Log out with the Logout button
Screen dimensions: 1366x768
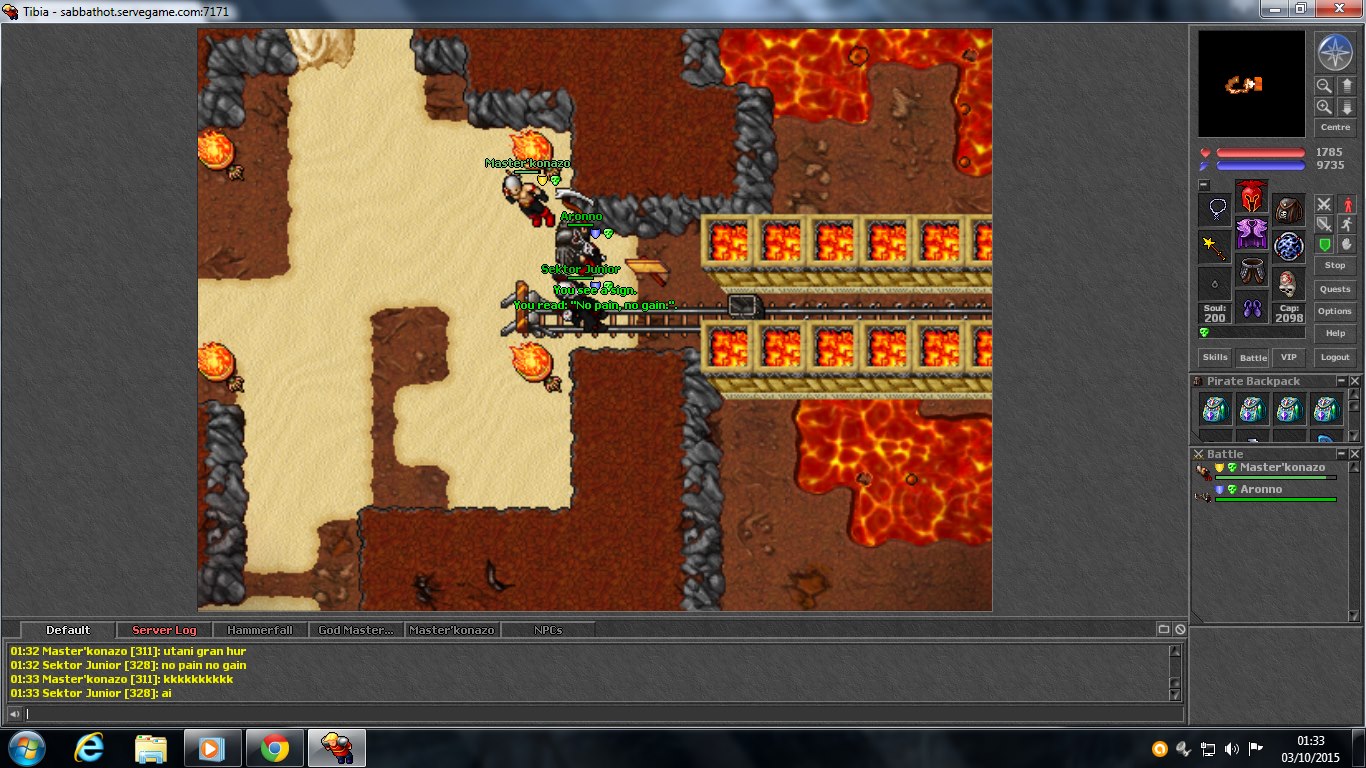coord(1335,357)
